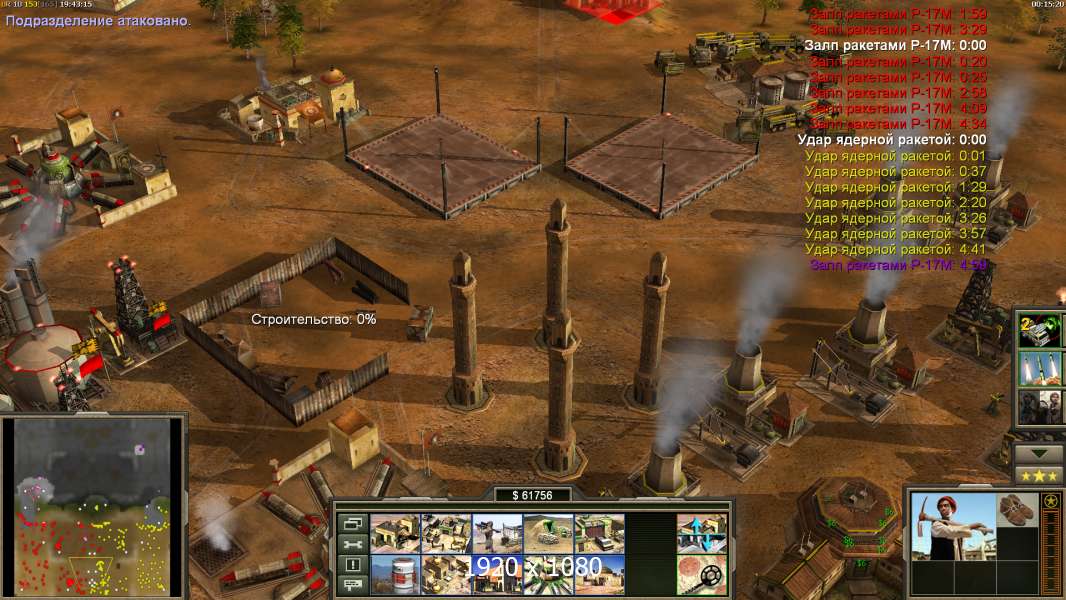
Task: Open the chat bubble button
Action: click(x=351, y=585)
